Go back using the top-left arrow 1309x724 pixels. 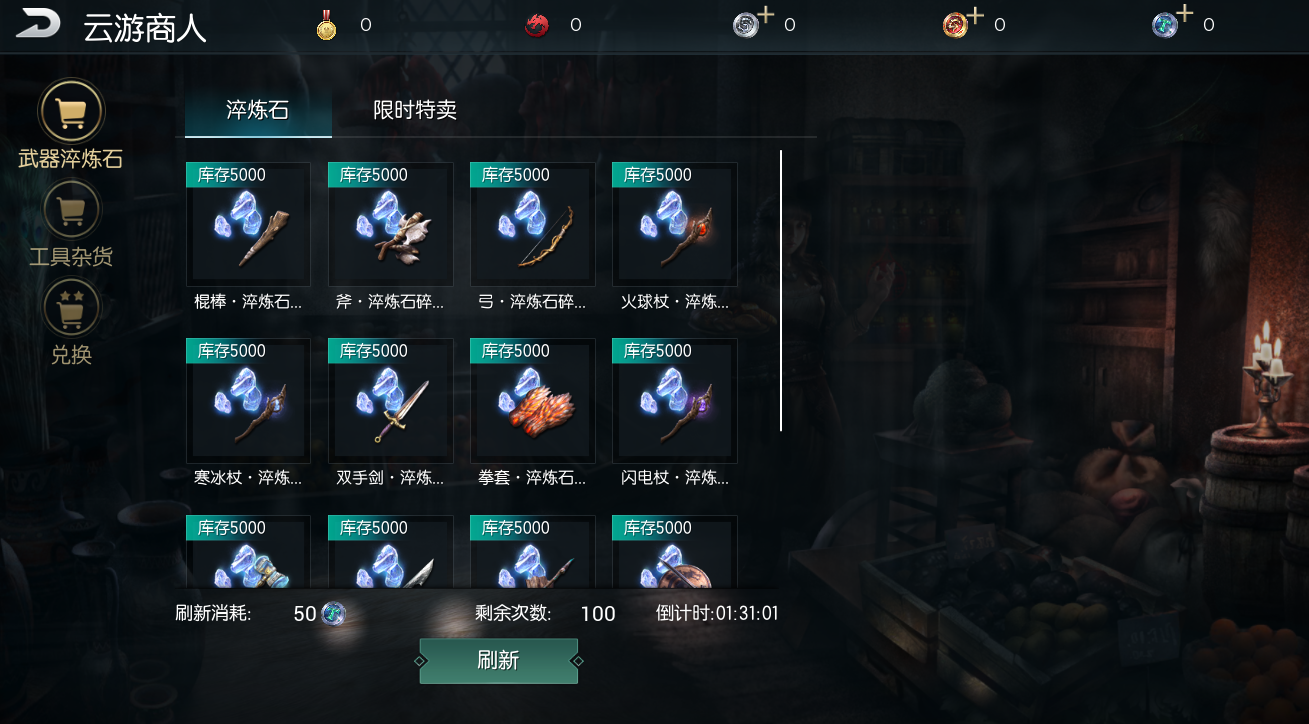pyautogui.click(x=38, y=24)
